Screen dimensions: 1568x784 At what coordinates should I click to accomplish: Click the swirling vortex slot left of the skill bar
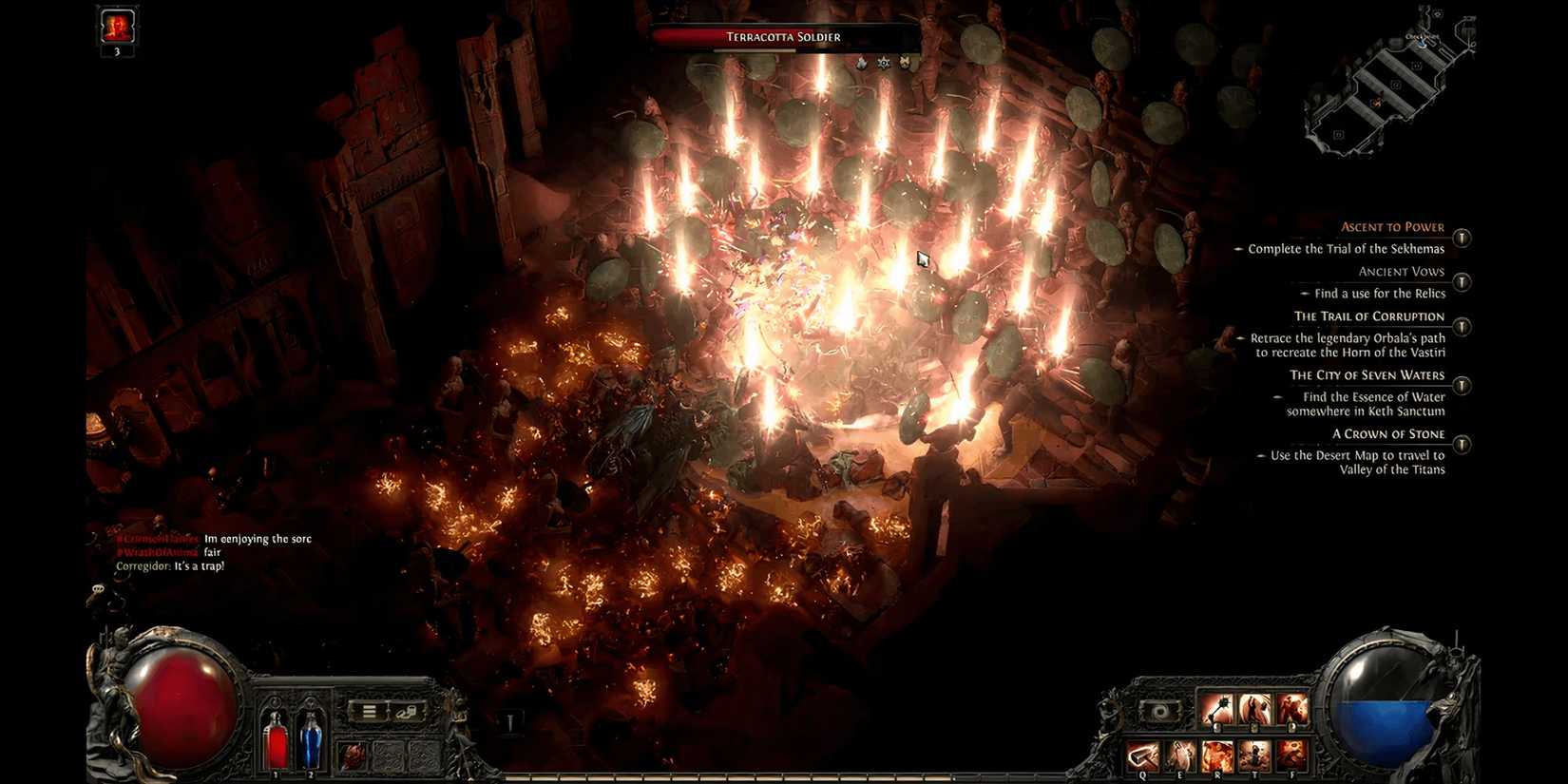click(1159, 712)
